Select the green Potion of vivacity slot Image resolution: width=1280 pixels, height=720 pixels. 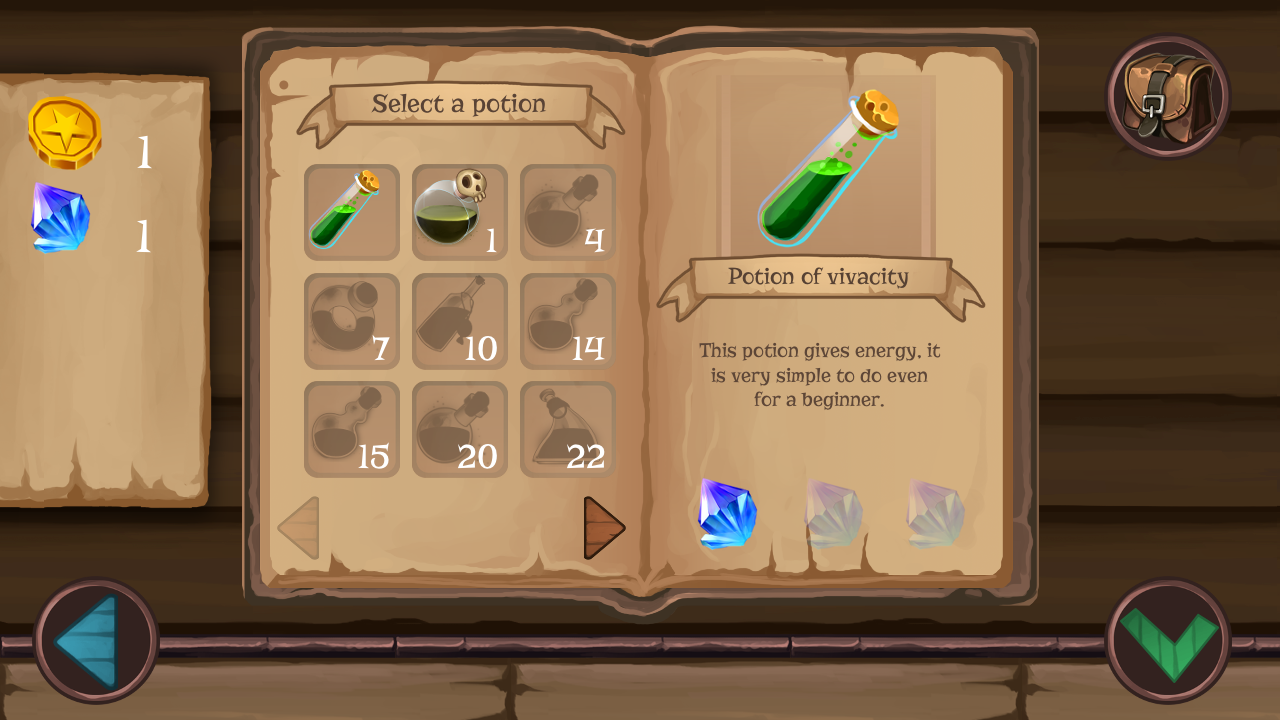coord(352,212)
